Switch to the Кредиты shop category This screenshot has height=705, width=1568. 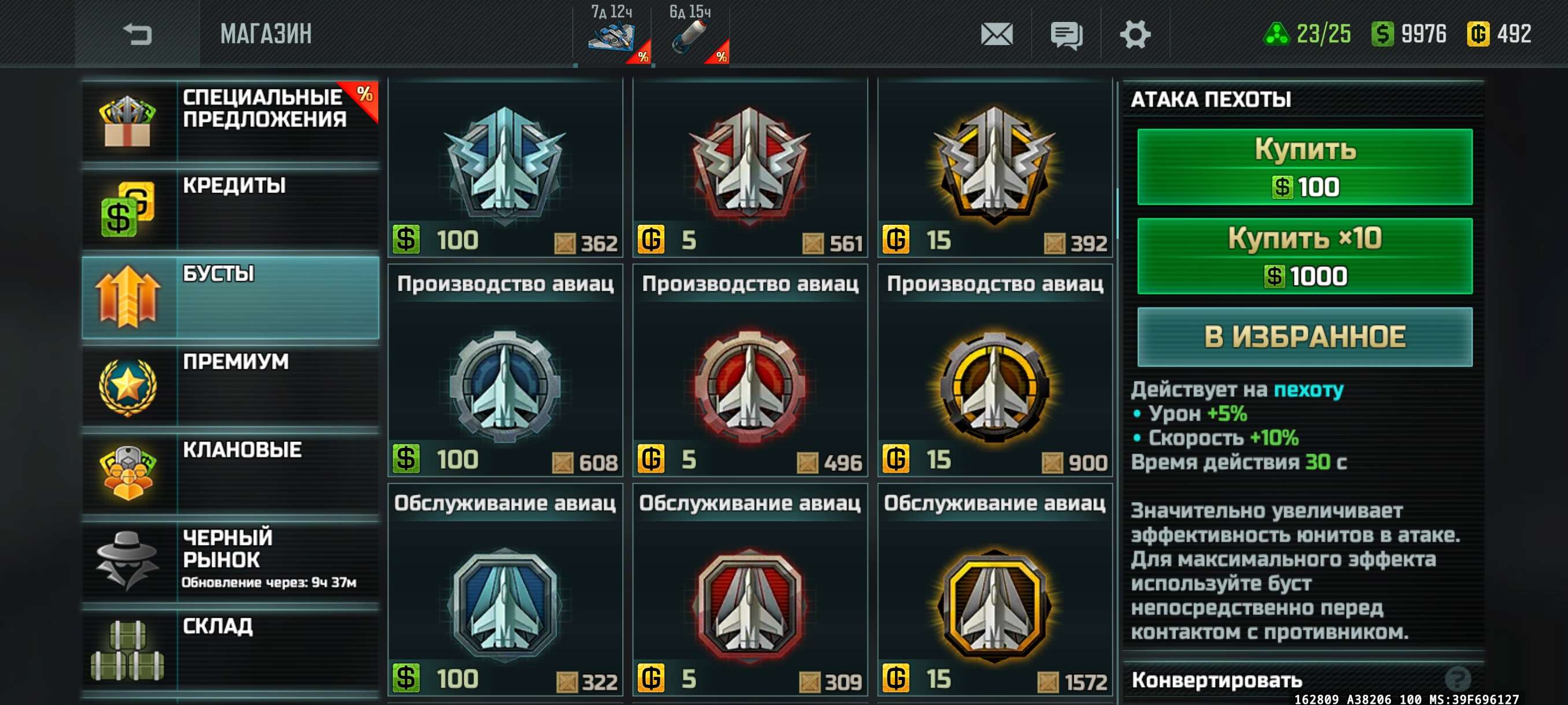[230, 209]
